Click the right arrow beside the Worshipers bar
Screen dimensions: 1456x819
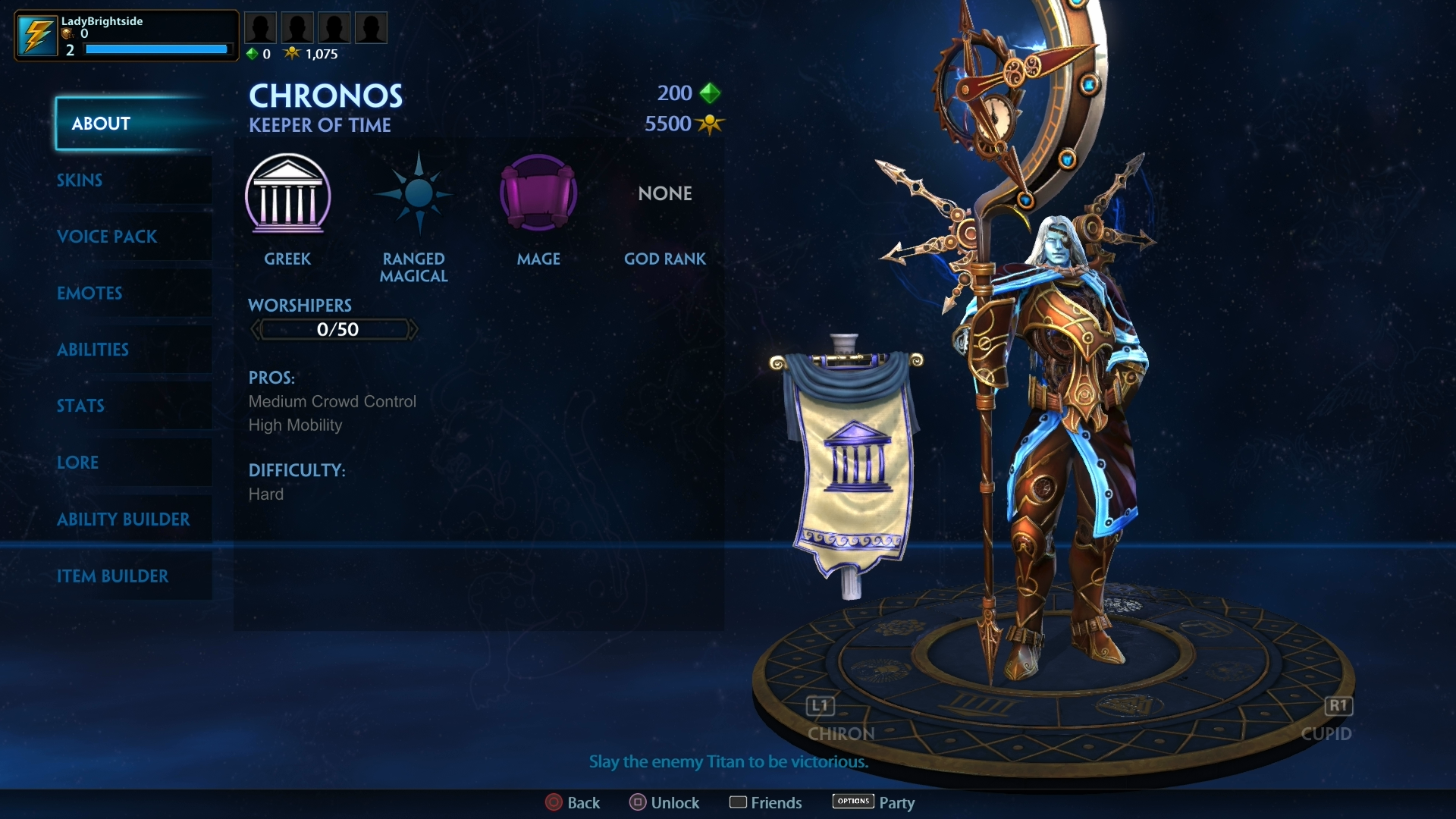tap(416, 328)
